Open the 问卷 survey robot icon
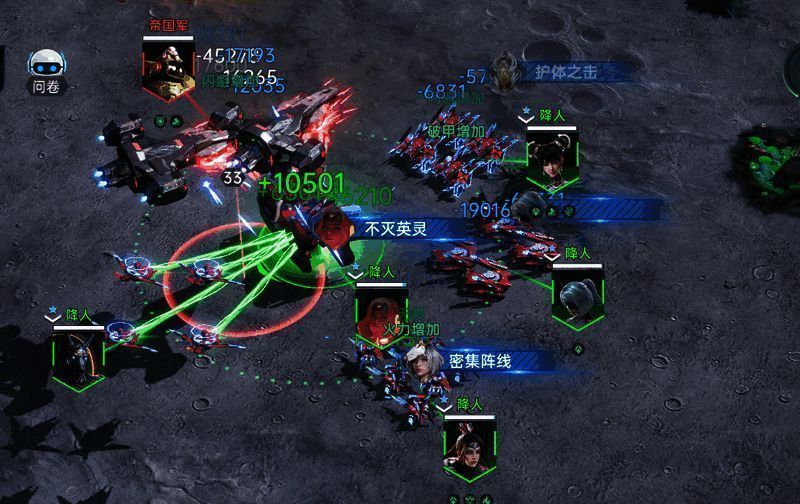 pyautogui.click(x=46, y=68)
